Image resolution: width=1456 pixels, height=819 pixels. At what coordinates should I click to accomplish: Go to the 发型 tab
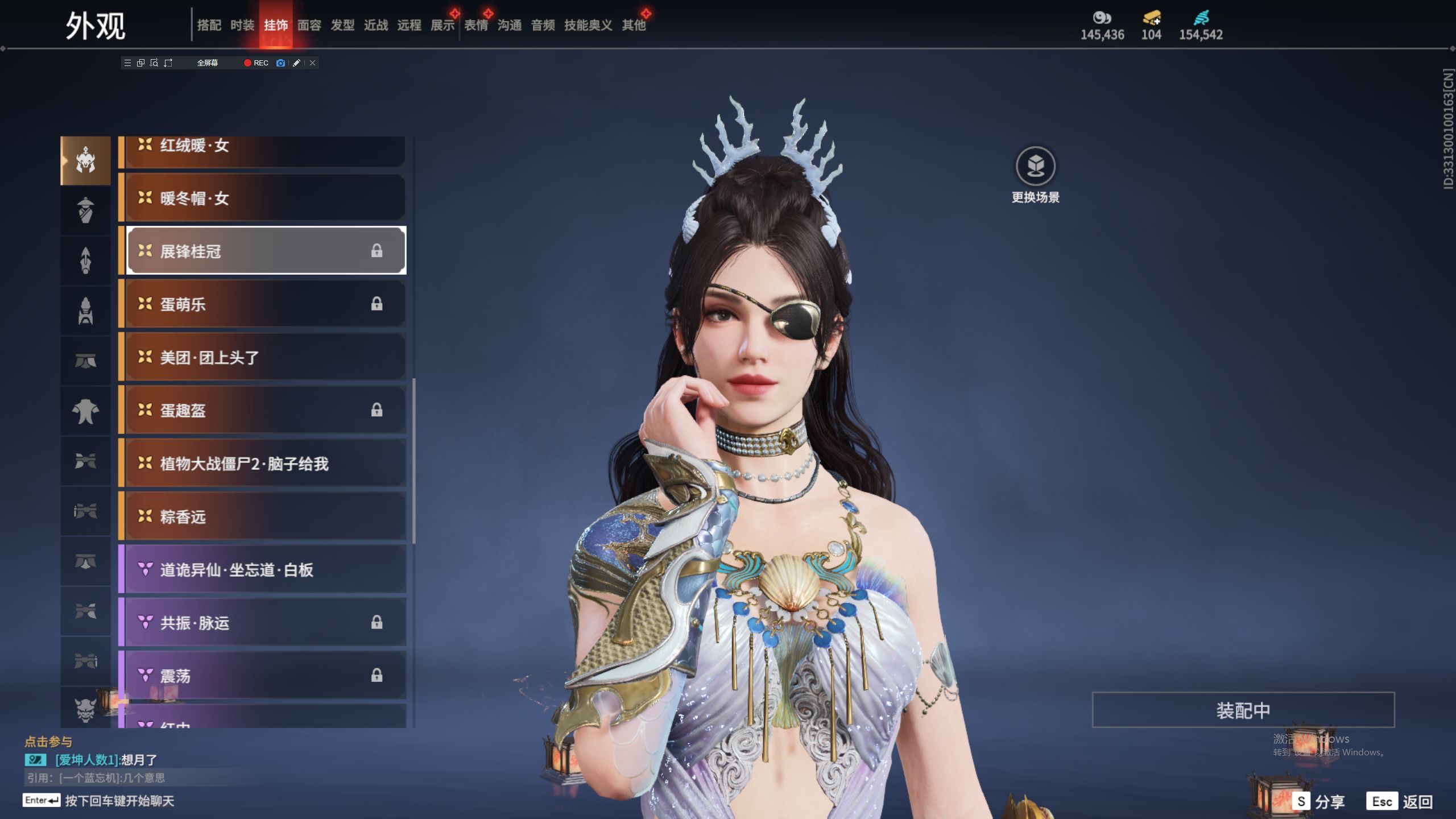(x=342, y=25)
